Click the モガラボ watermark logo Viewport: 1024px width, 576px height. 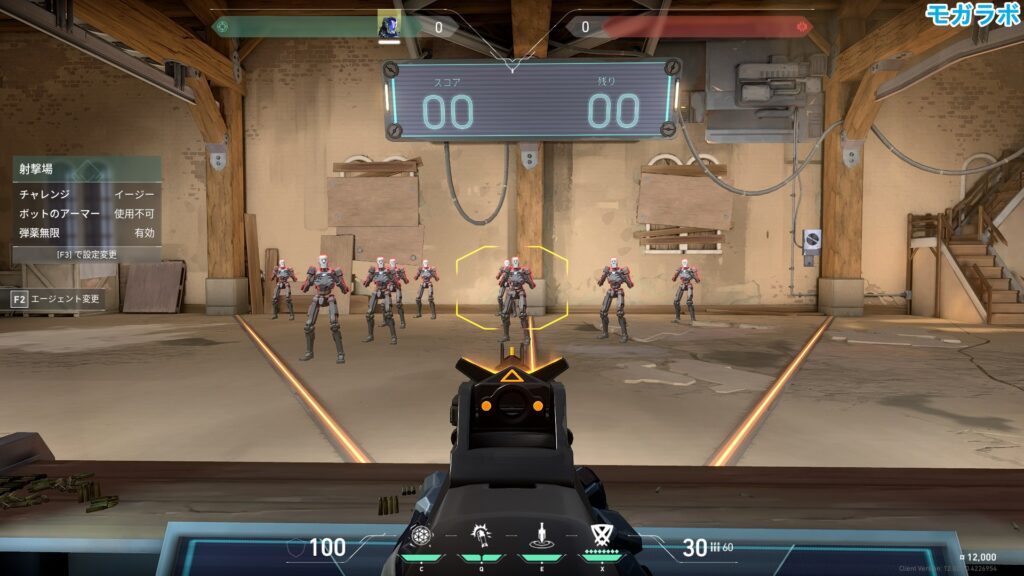coord(971,13)
